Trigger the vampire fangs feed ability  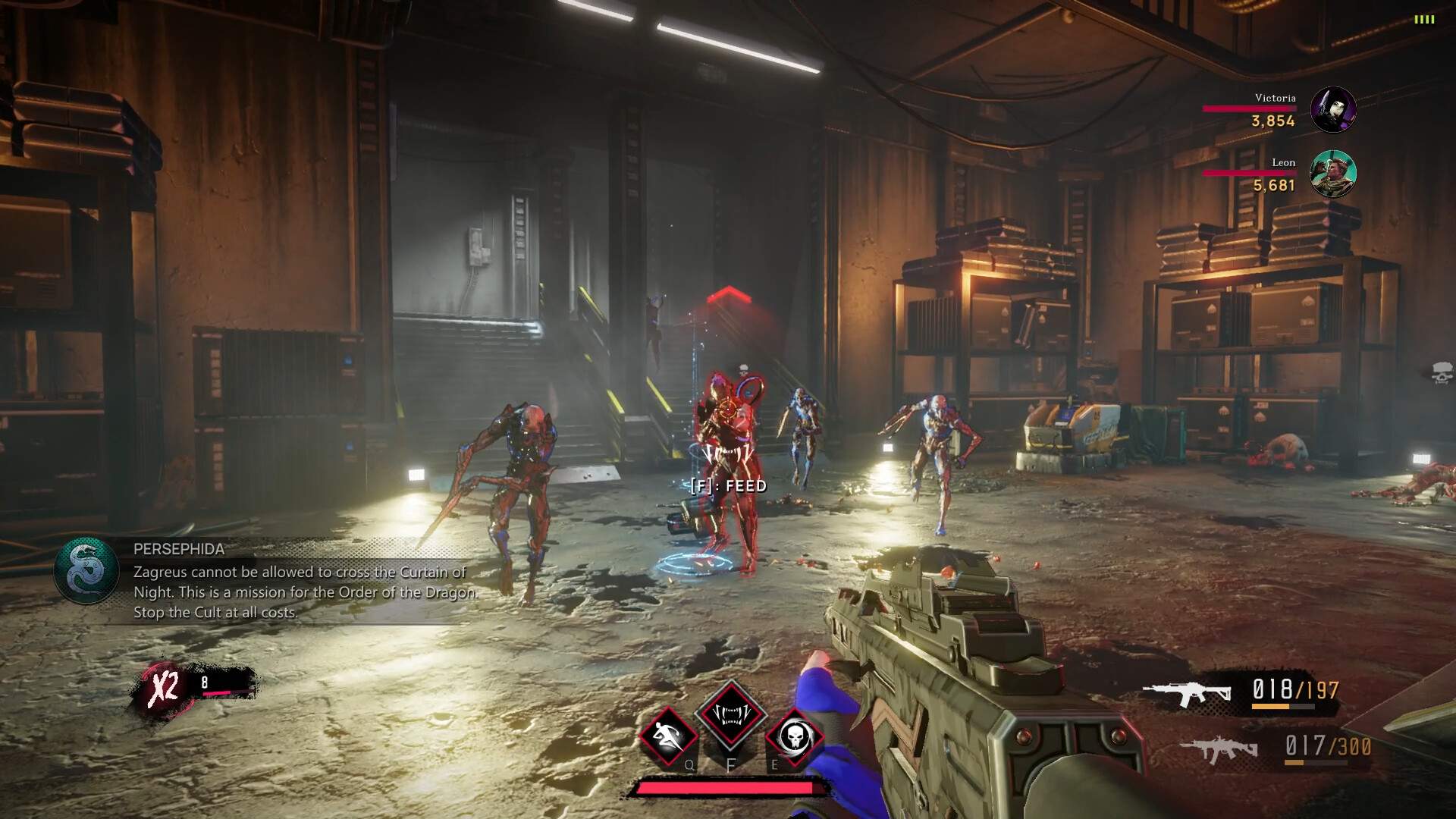tap(731, 714)
